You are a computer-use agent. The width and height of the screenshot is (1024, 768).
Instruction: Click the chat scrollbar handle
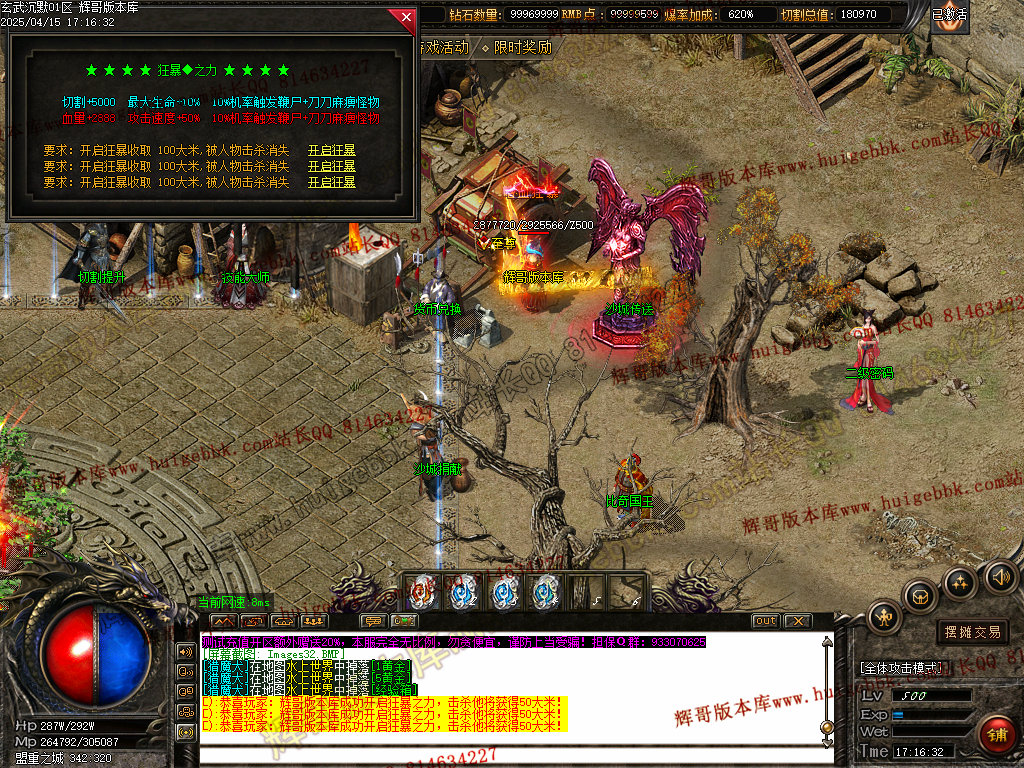tap(826, 727)
